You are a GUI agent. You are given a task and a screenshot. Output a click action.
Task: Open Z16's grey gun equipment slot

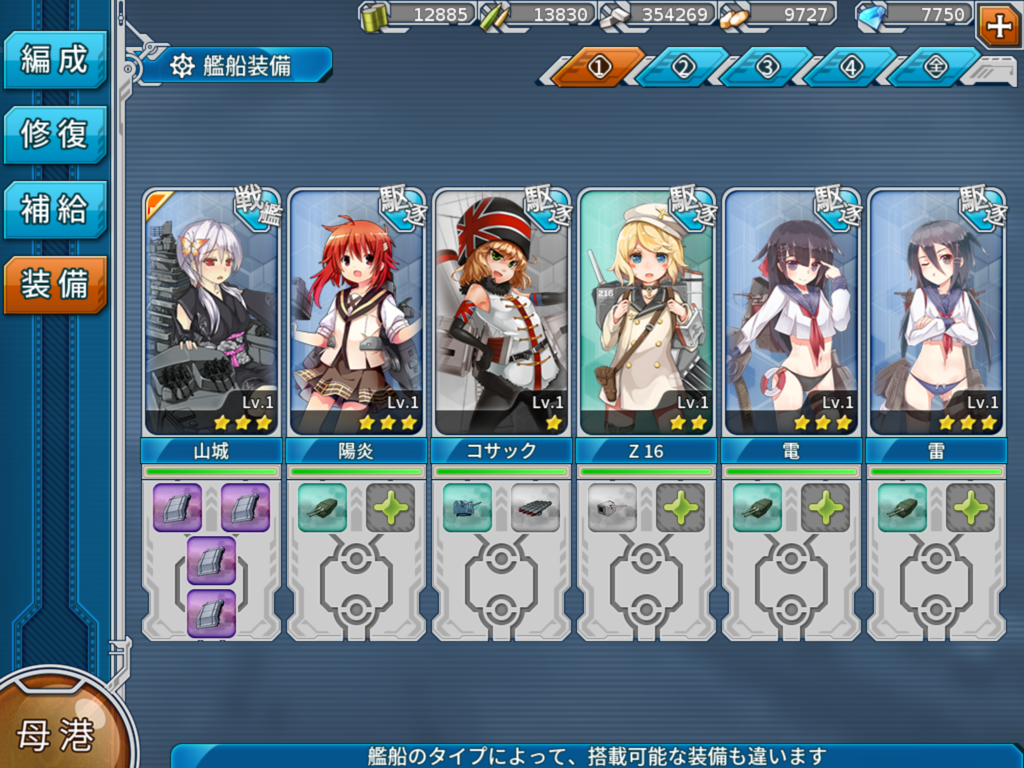612,507
